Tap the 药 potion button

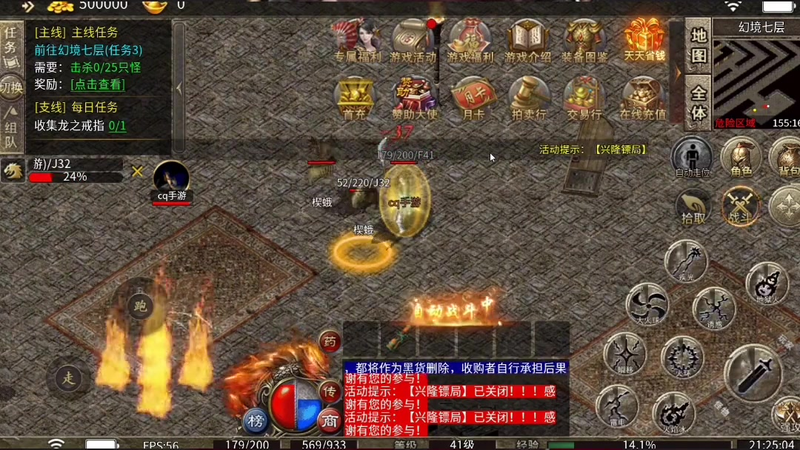[x=330, y=342]
